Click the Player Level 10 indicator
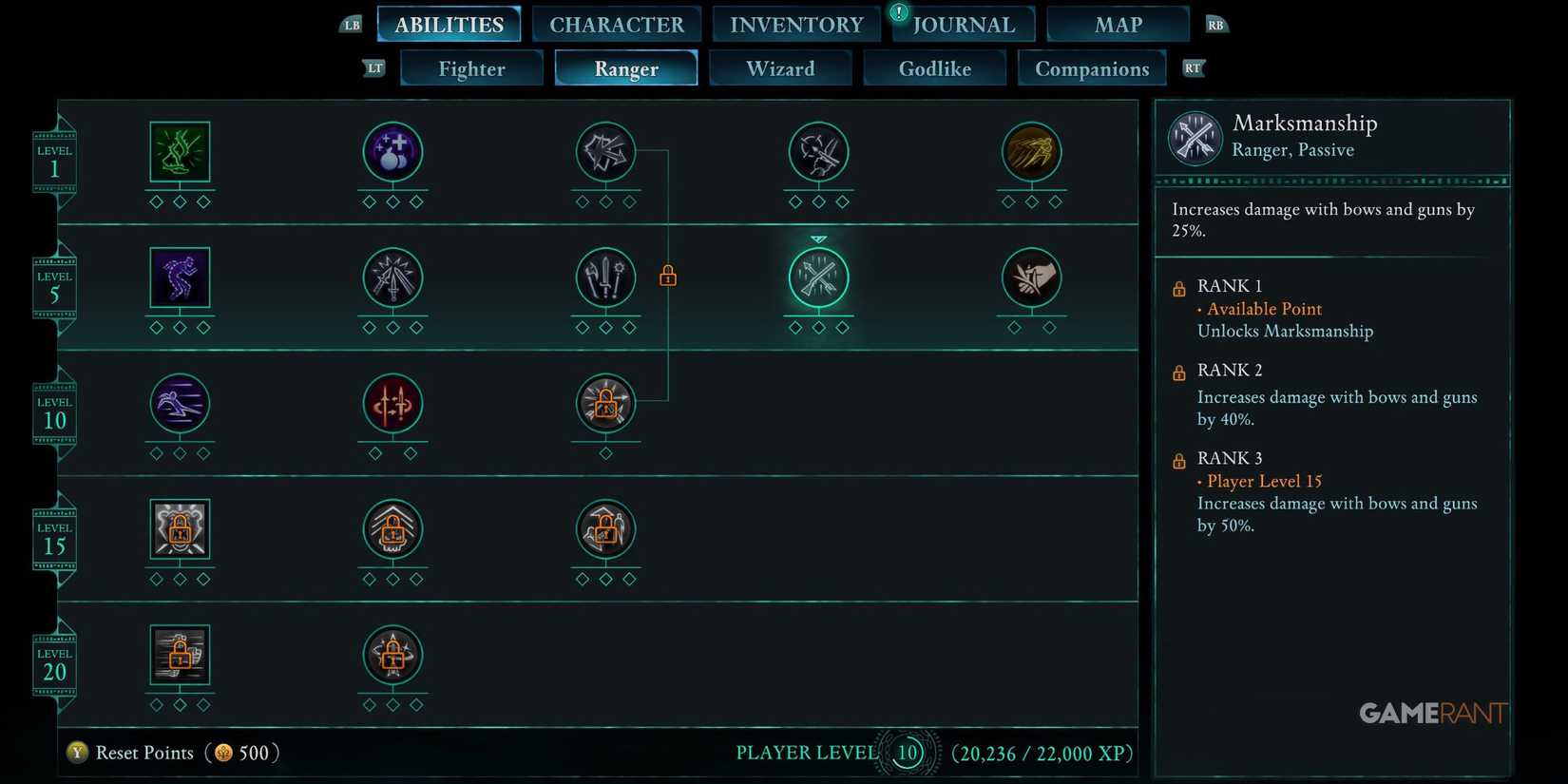This screenshot has width=1568, height=784. (907, 752)
